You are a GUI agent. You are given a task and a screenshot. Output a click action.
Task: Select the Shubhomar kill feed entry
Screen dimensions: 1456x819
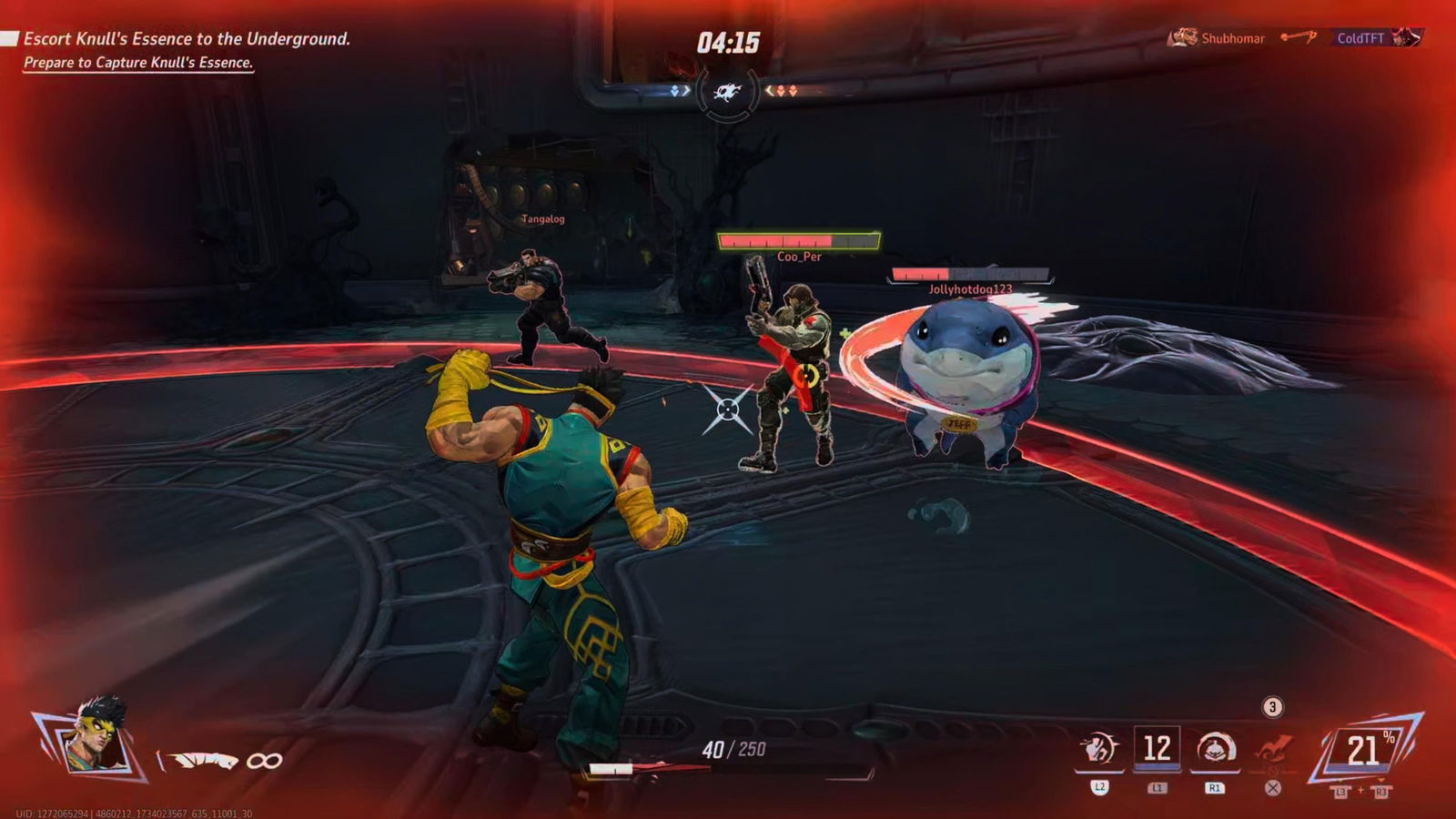click(x=1219, y=38)
